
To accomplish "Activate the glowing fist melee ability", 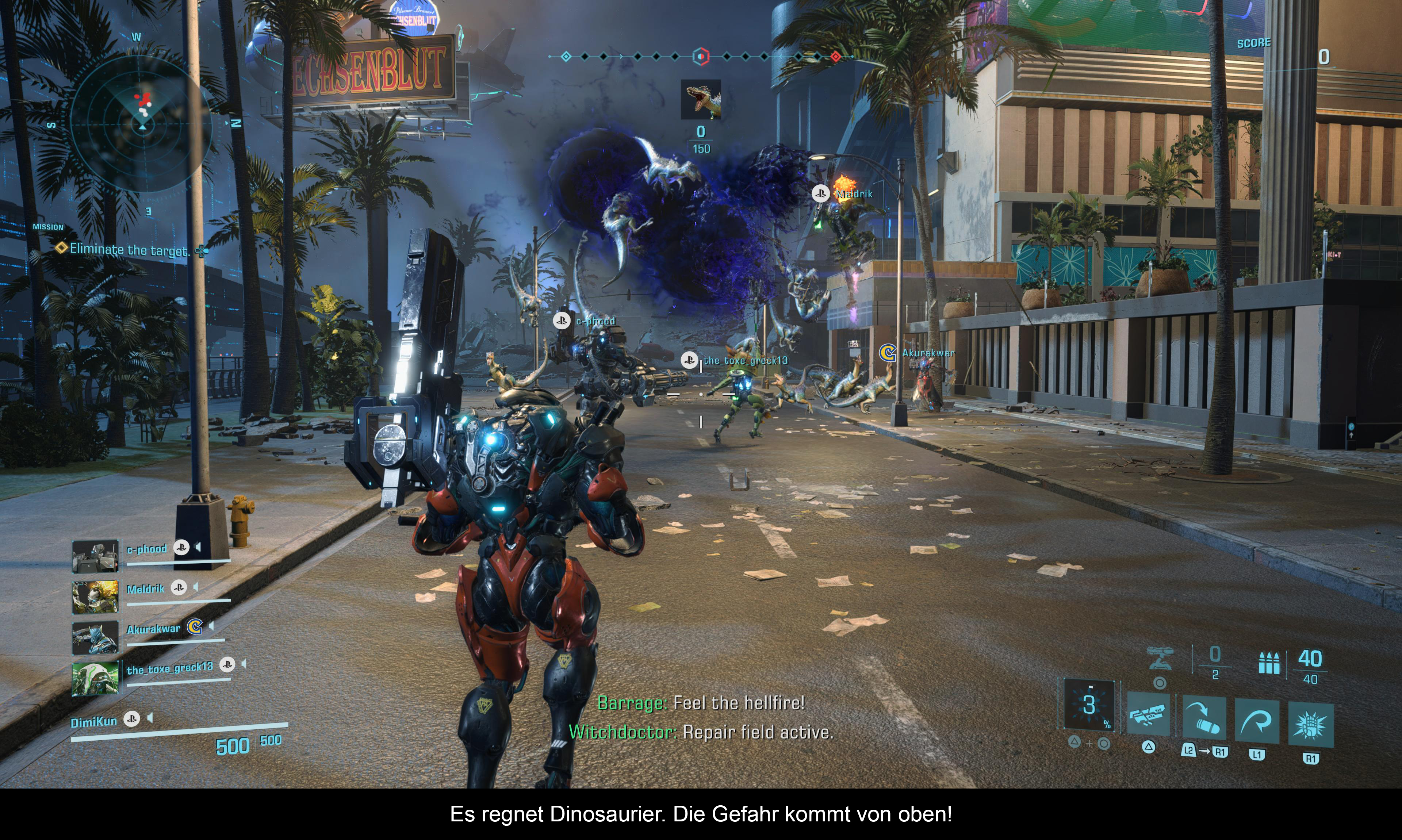I will coord(1310,724).
